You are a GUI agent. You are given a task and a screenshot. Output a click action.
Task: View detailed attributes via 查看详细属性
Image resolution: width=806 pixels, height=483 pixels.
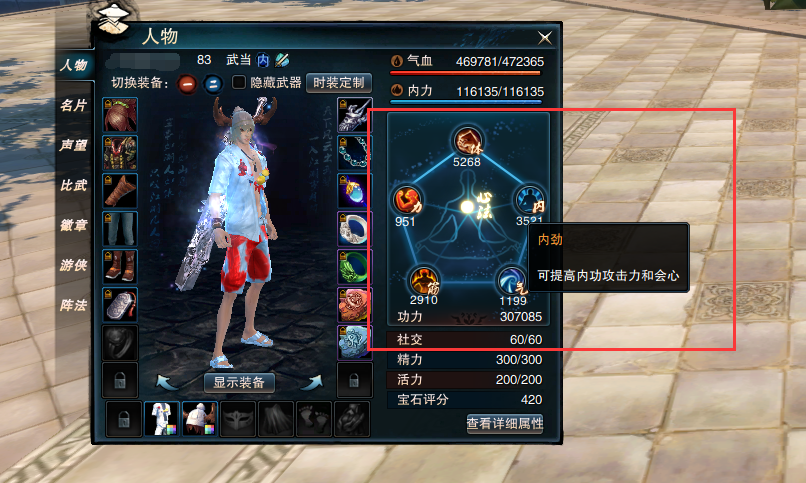(x=504, y=424)
